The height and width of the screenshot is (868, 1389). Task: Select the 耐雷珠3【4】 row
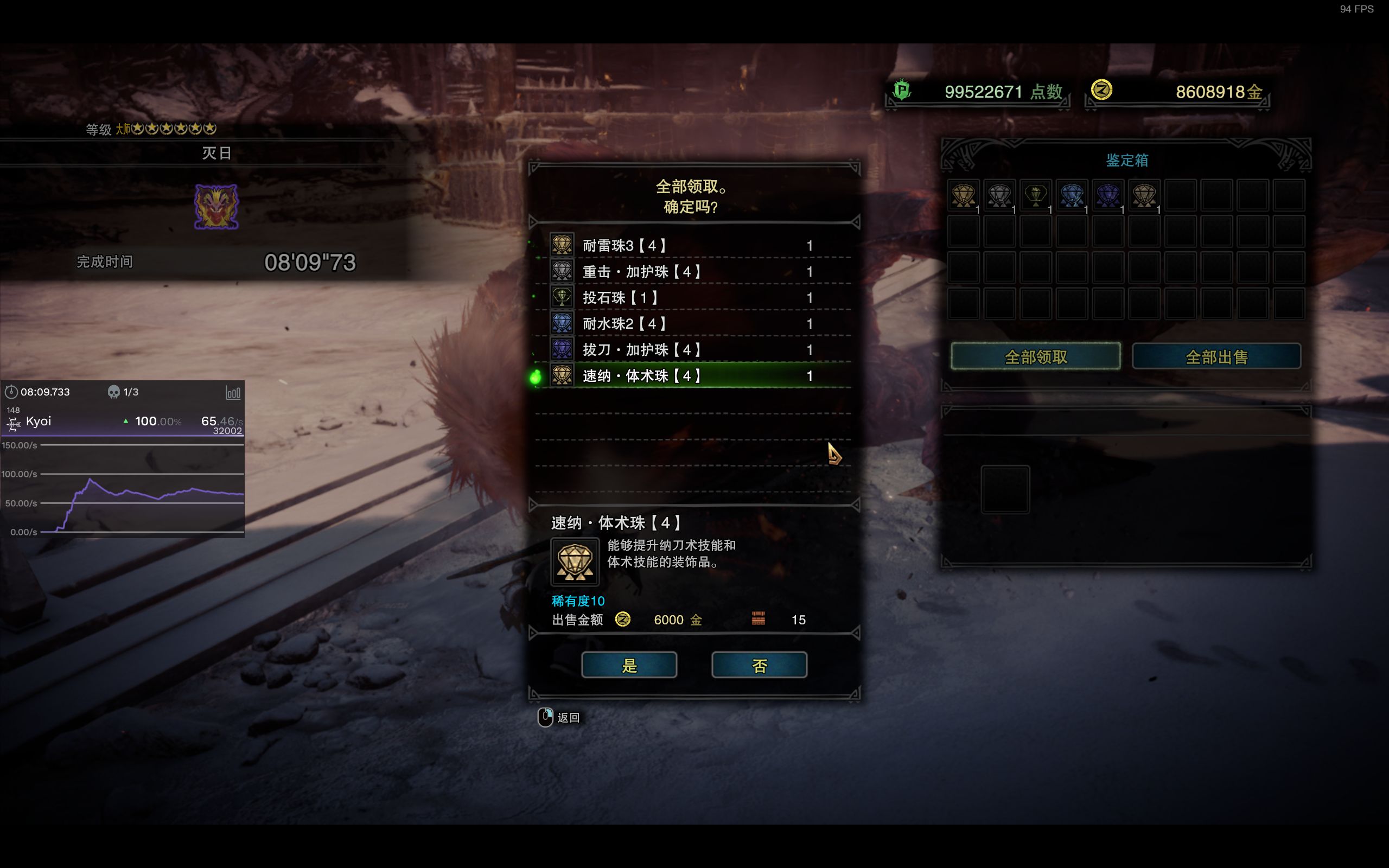pyautogui.click(x=694, y=245)
